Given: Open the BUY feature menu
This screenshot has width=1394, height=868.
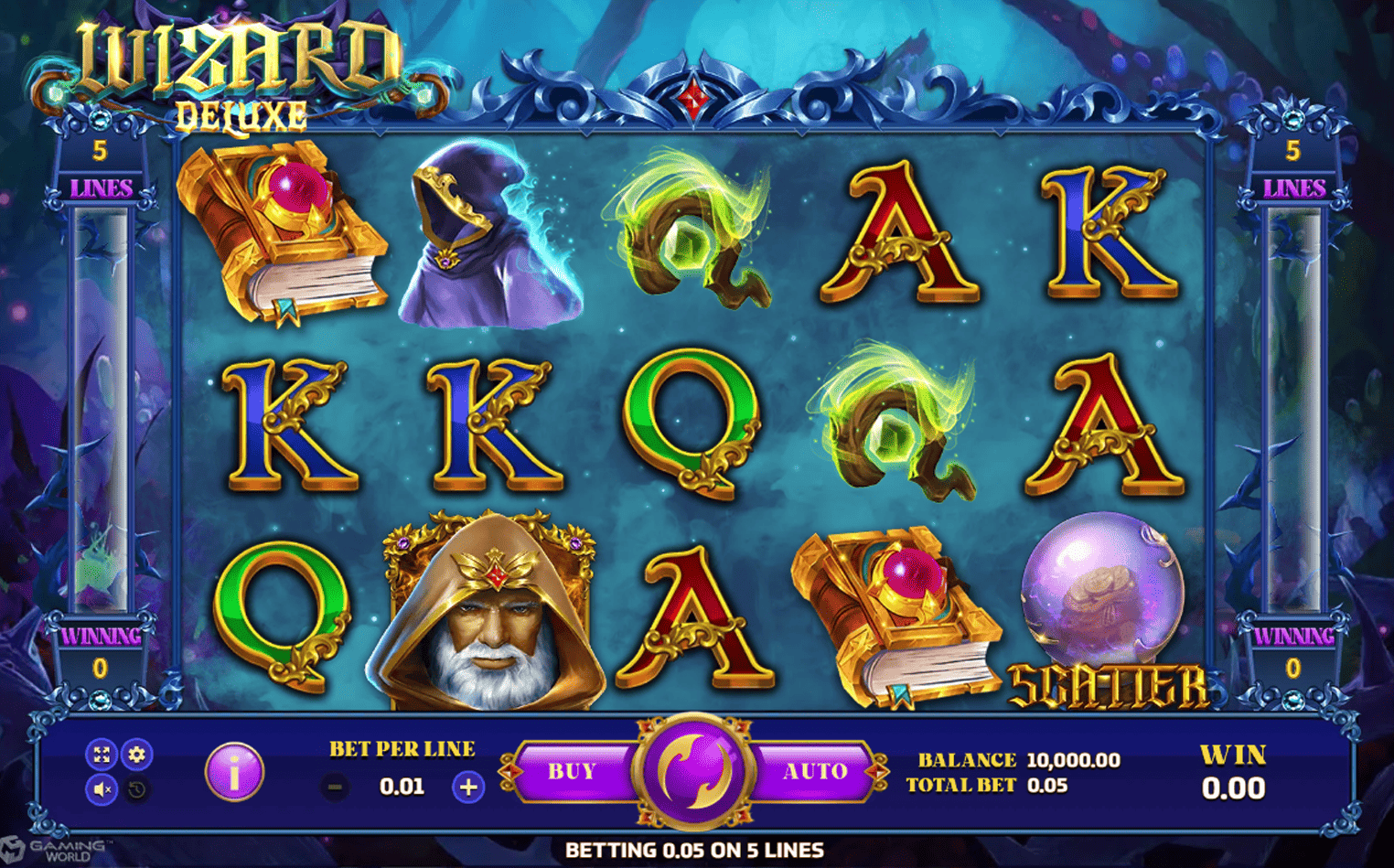Looking at the screenshot, I should [x=572, y=770].
